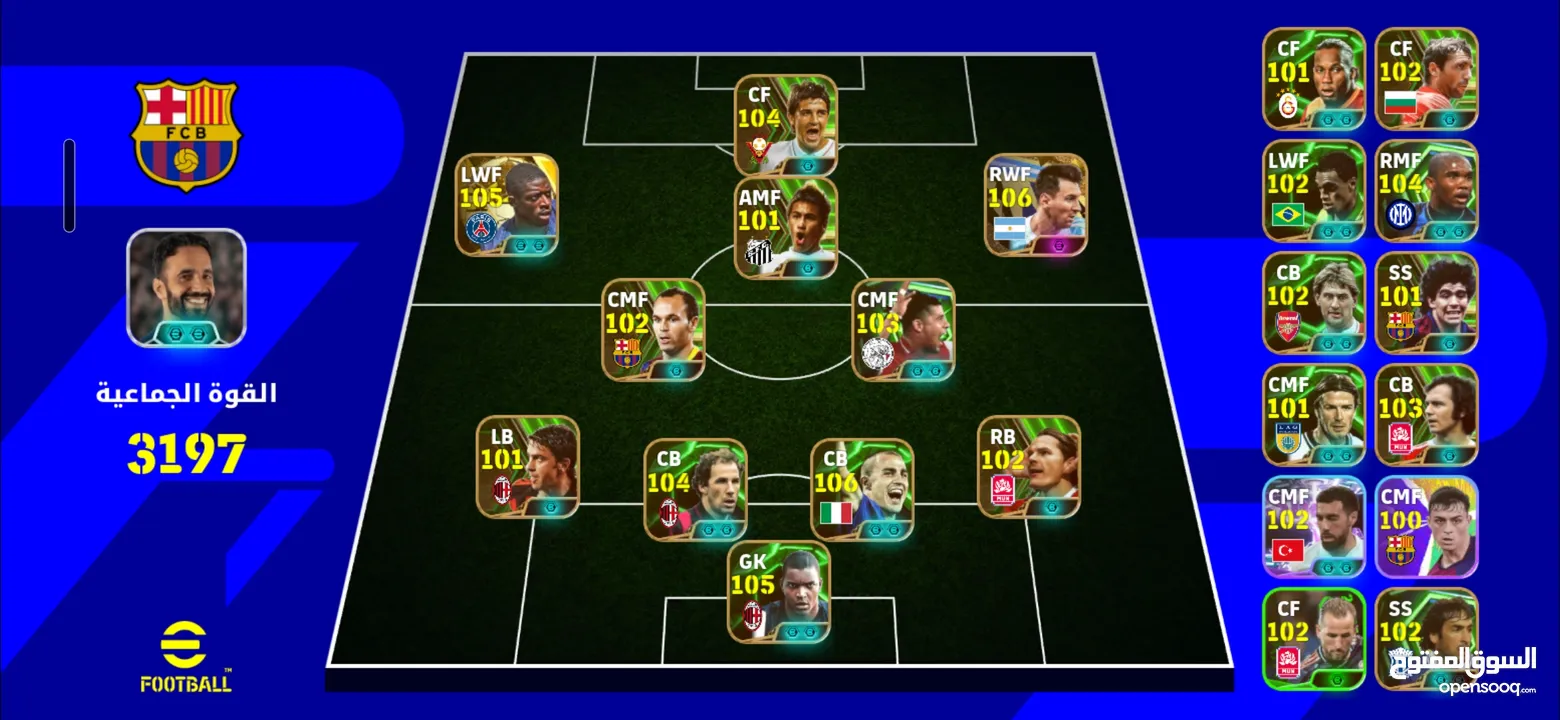
Task: Choose the substitute RMF 104 Inter card
Action: [x=1426, y=191]
